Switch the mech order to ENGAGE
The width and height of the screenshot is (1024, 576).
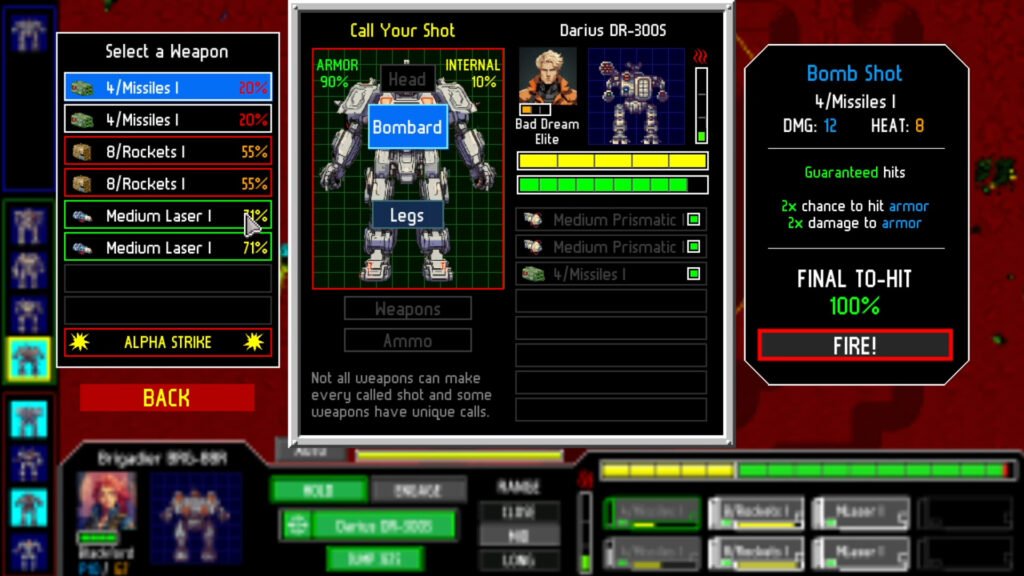[x=418, y=490]
